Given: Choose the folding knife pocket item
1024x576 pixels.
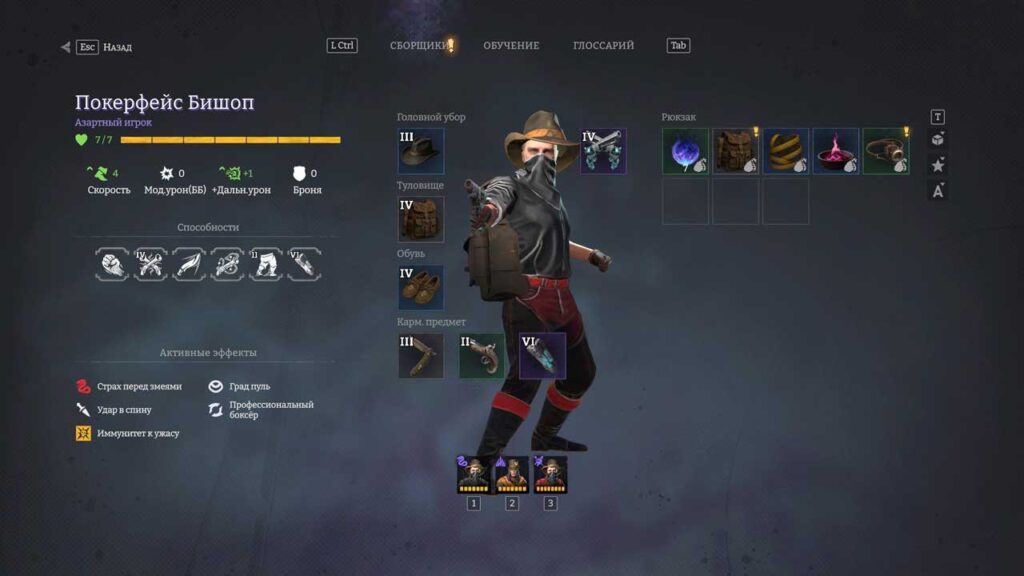Looking at the screenshot, I should [421, 356].
